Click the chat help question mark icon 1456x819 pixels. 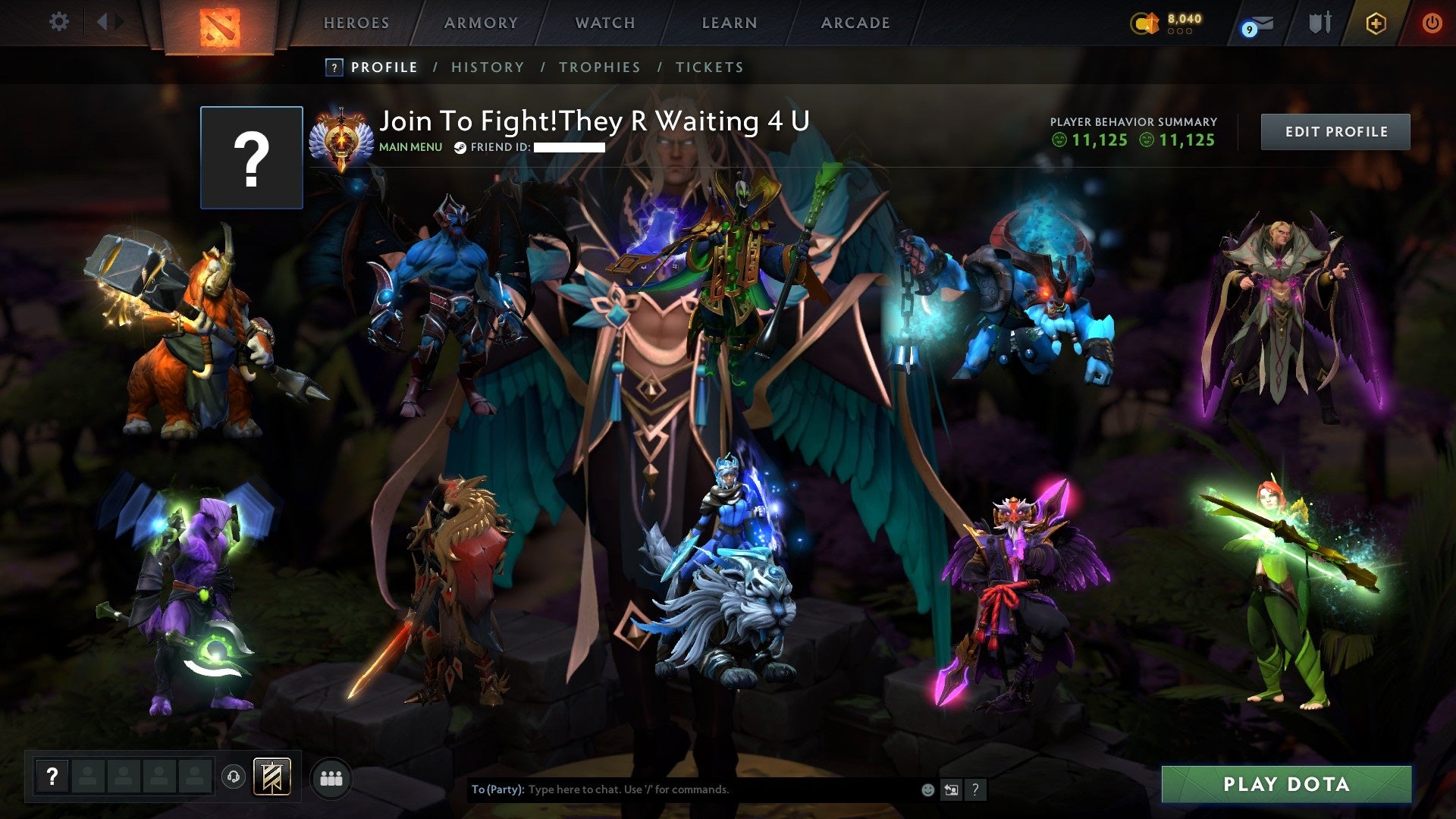pos(975,789)
